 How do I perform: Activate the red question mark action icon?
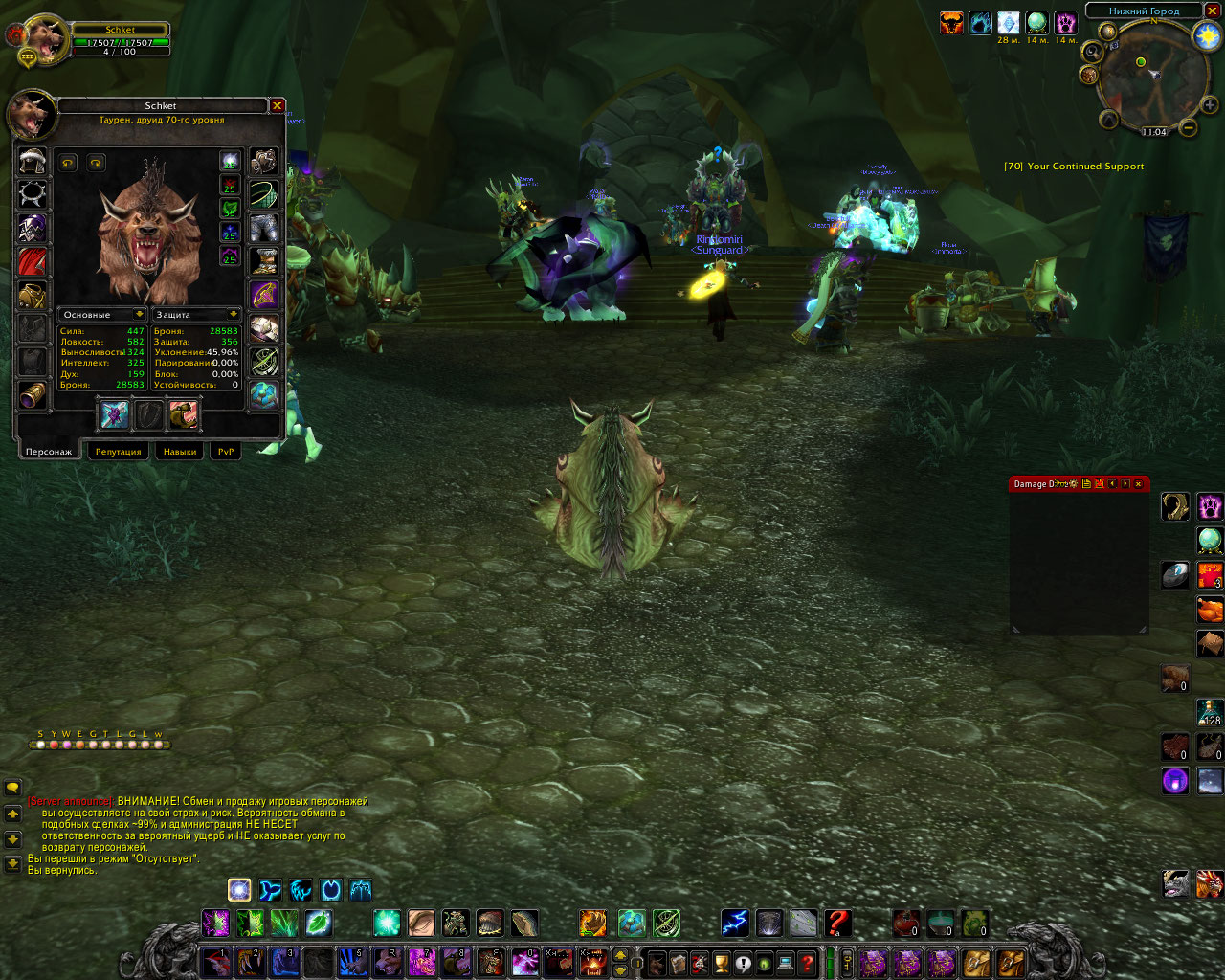point(837,923)
